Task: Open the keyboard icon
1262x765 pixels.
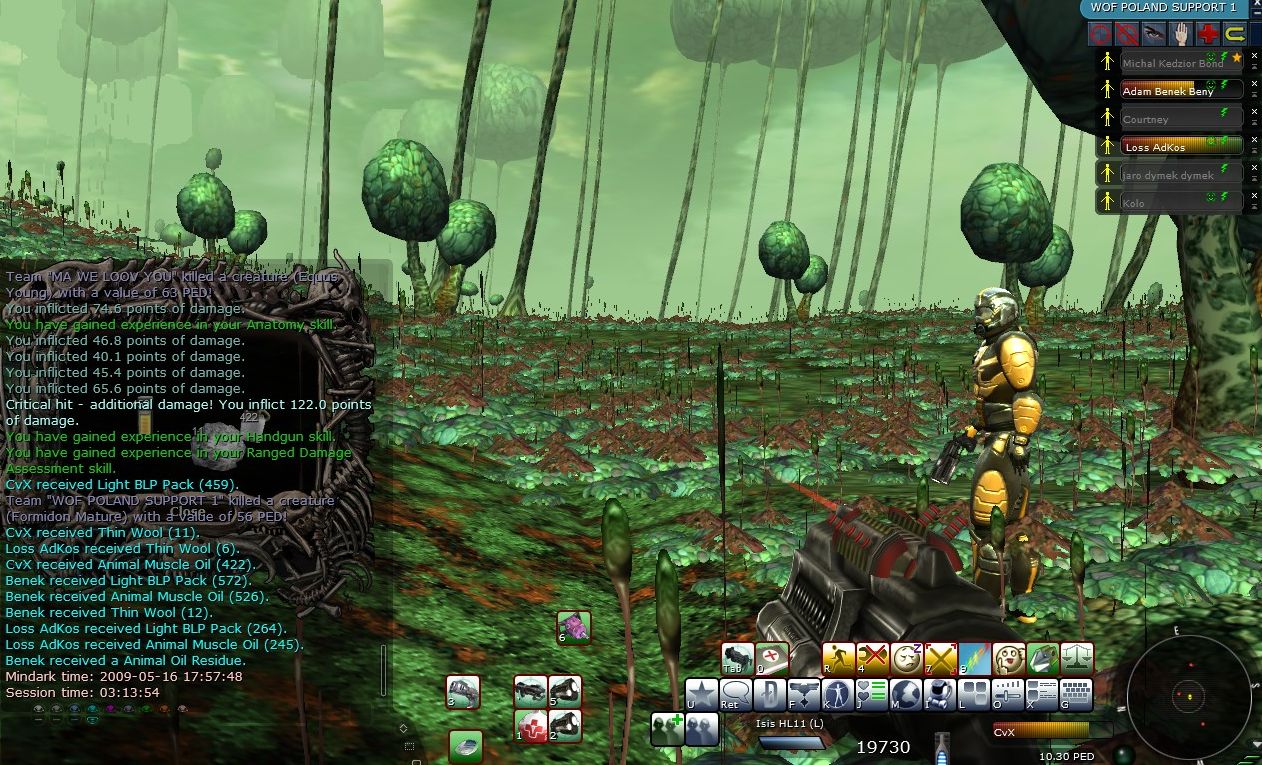Action: pos(1076,694)
